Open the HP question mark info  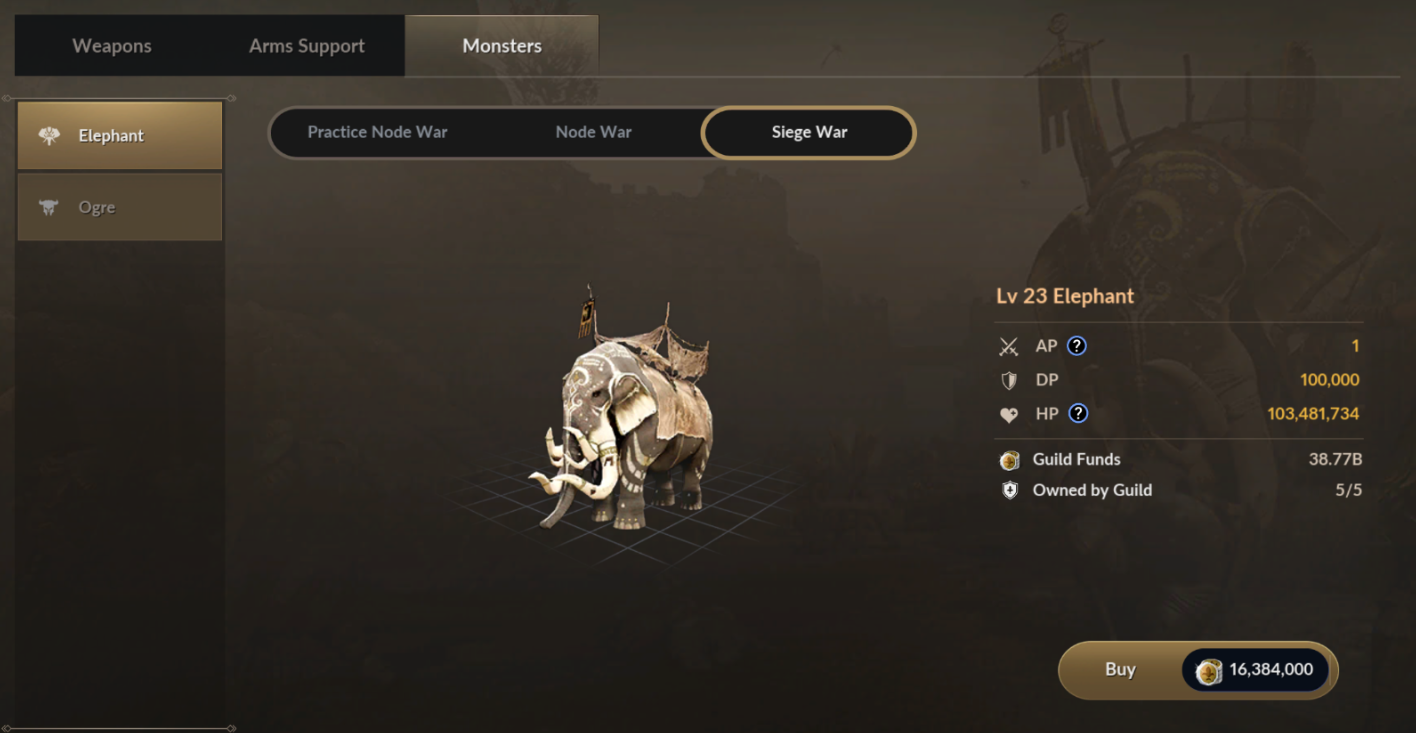(x=1078, y=414)
